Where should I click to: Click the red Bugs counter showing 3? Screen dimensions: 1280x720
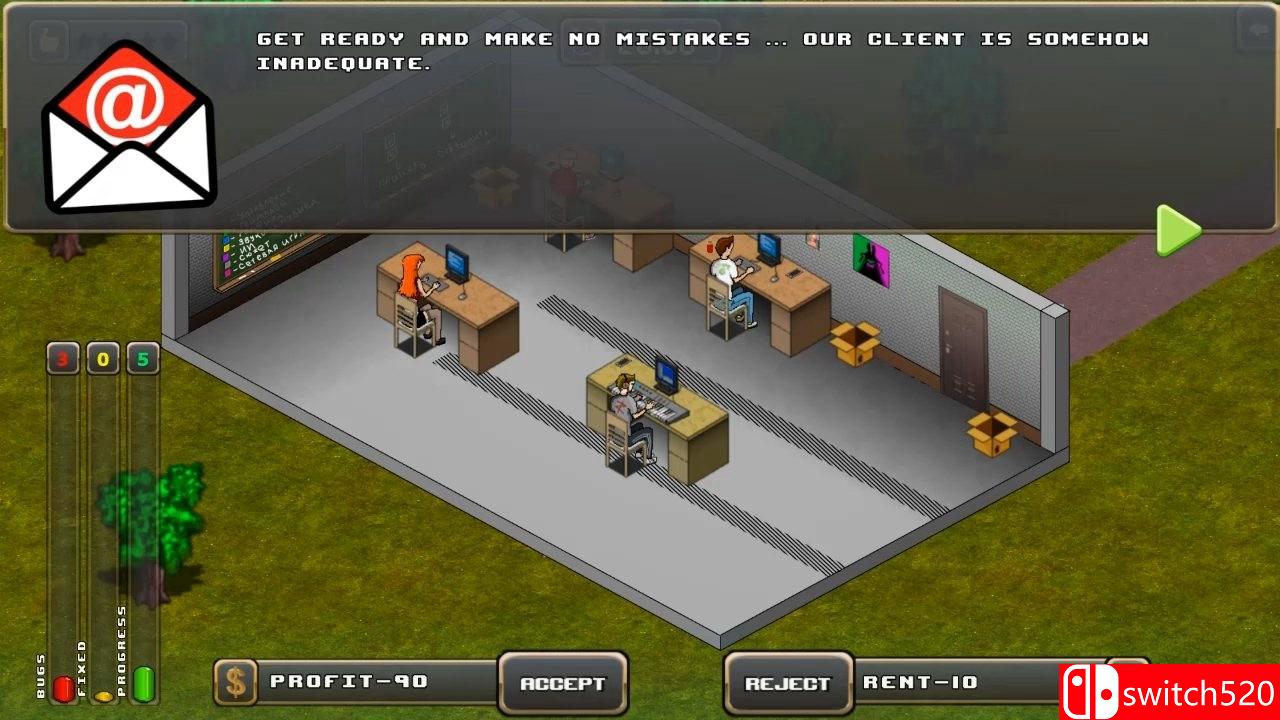62,358
